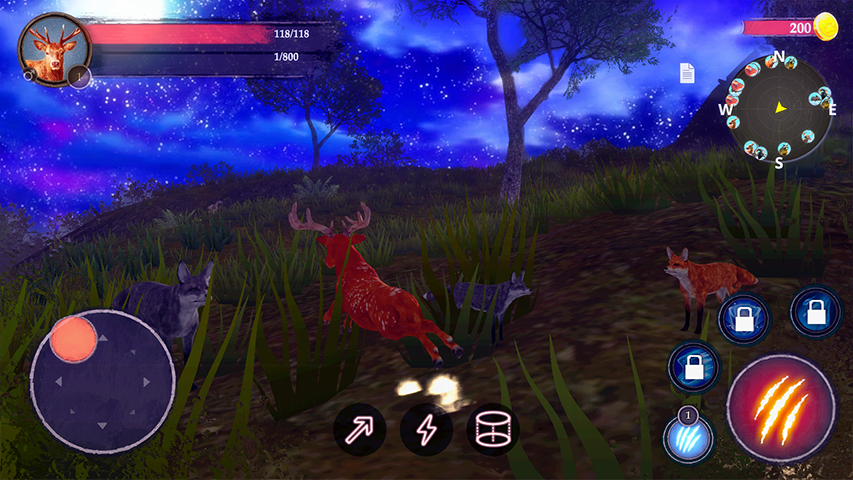Click the deer portrait avatar
853x480 pixels.
(x=49, y=48)
